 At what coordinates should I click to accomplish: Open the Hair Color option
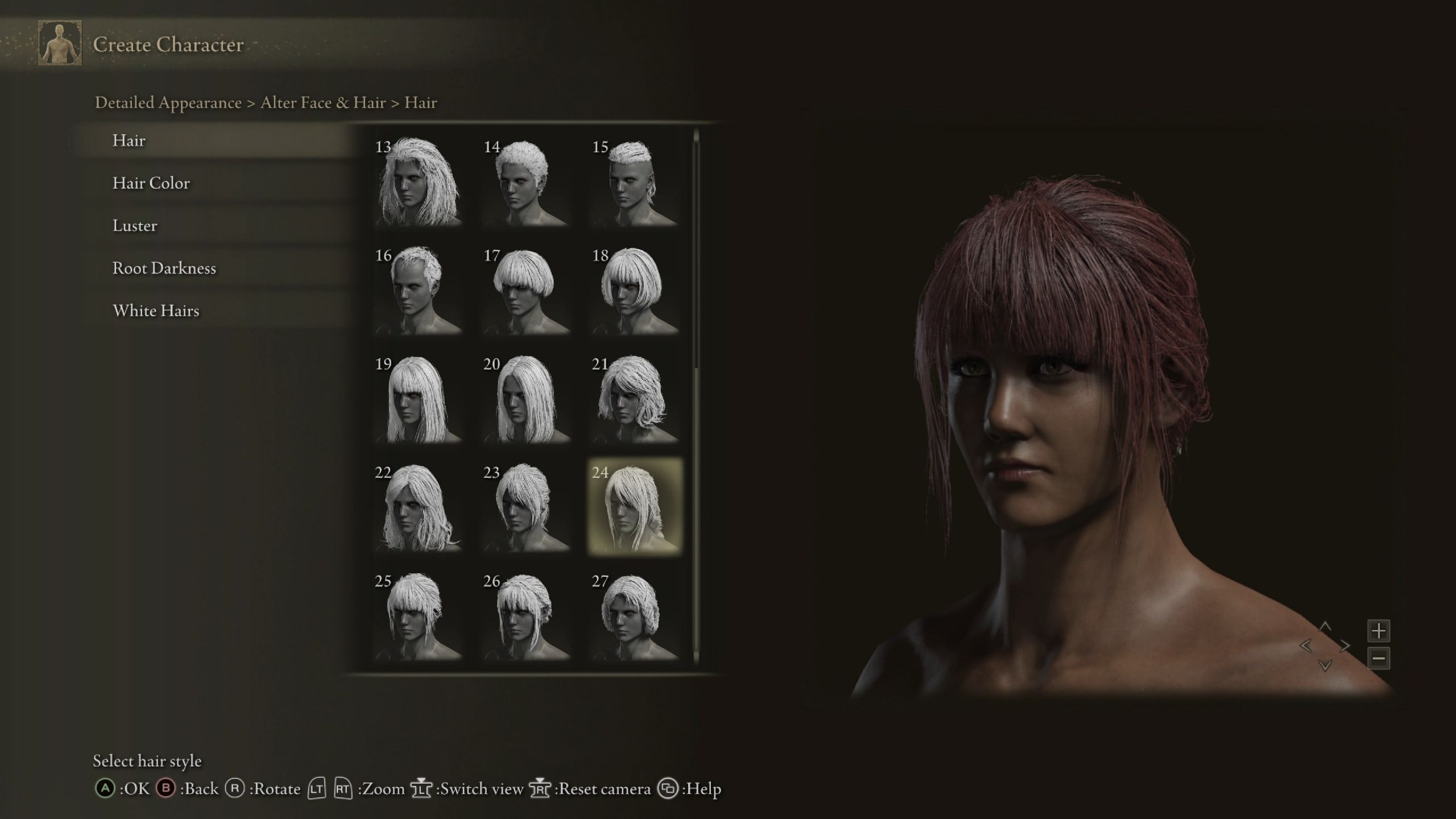(151, 183)
